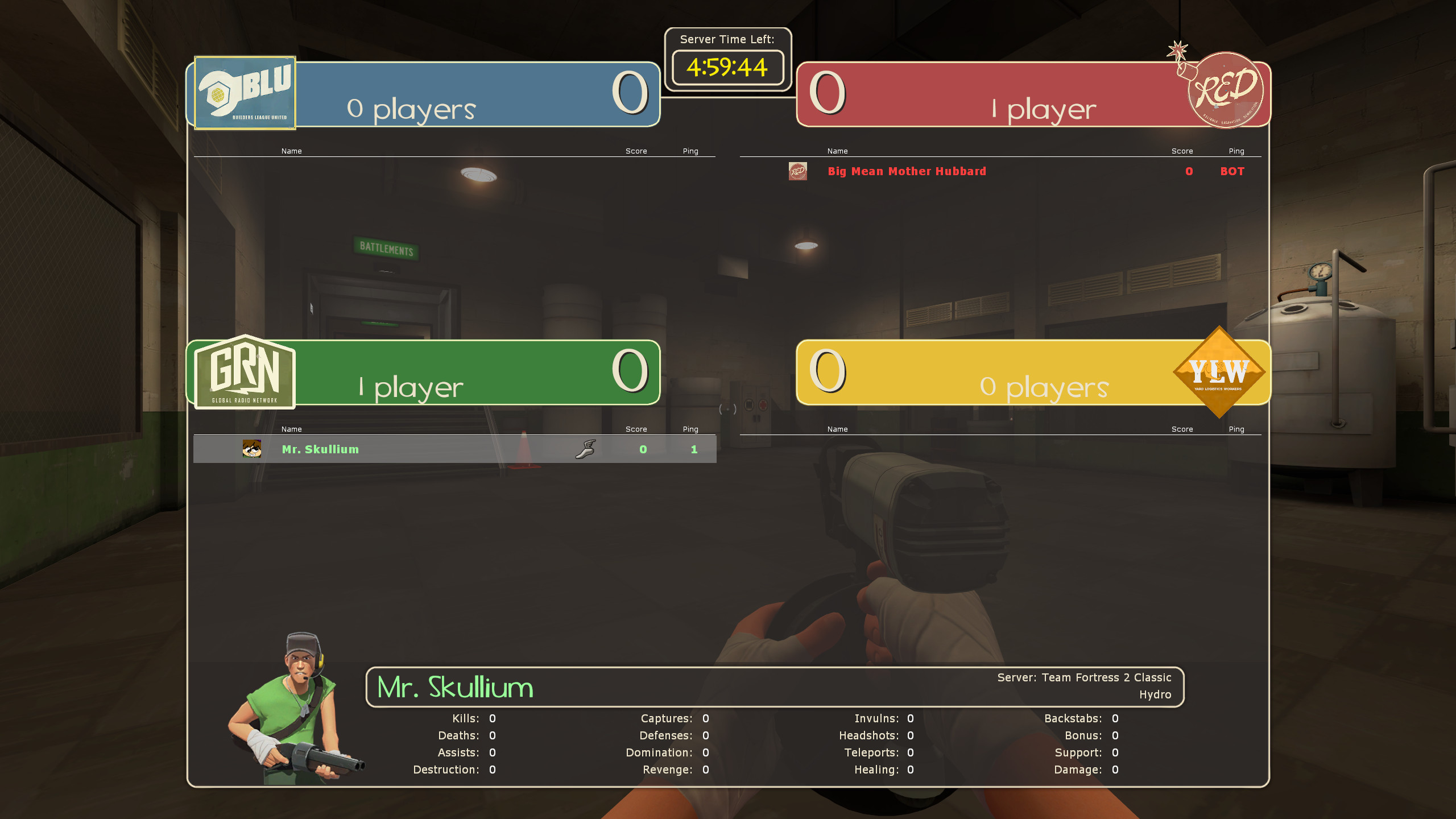Viewport: 1456px width, 819px height.
Task: Select the player name Big Mean Mother Hubbard
Action: tap(907, 171)
